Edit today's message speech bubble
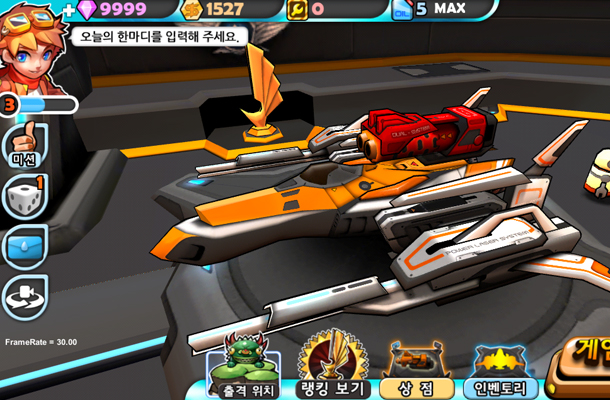Screen dimensions: 610x400 coord(159,37)
